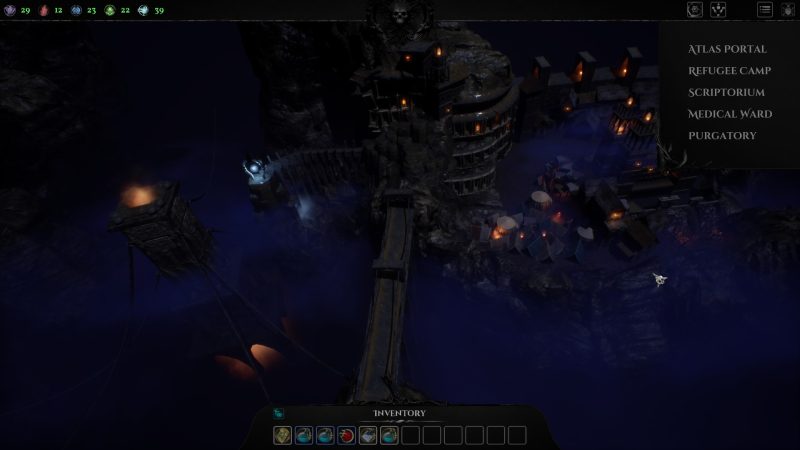
Task: Select the red orb item in the inventory
Action: (346, 435)
